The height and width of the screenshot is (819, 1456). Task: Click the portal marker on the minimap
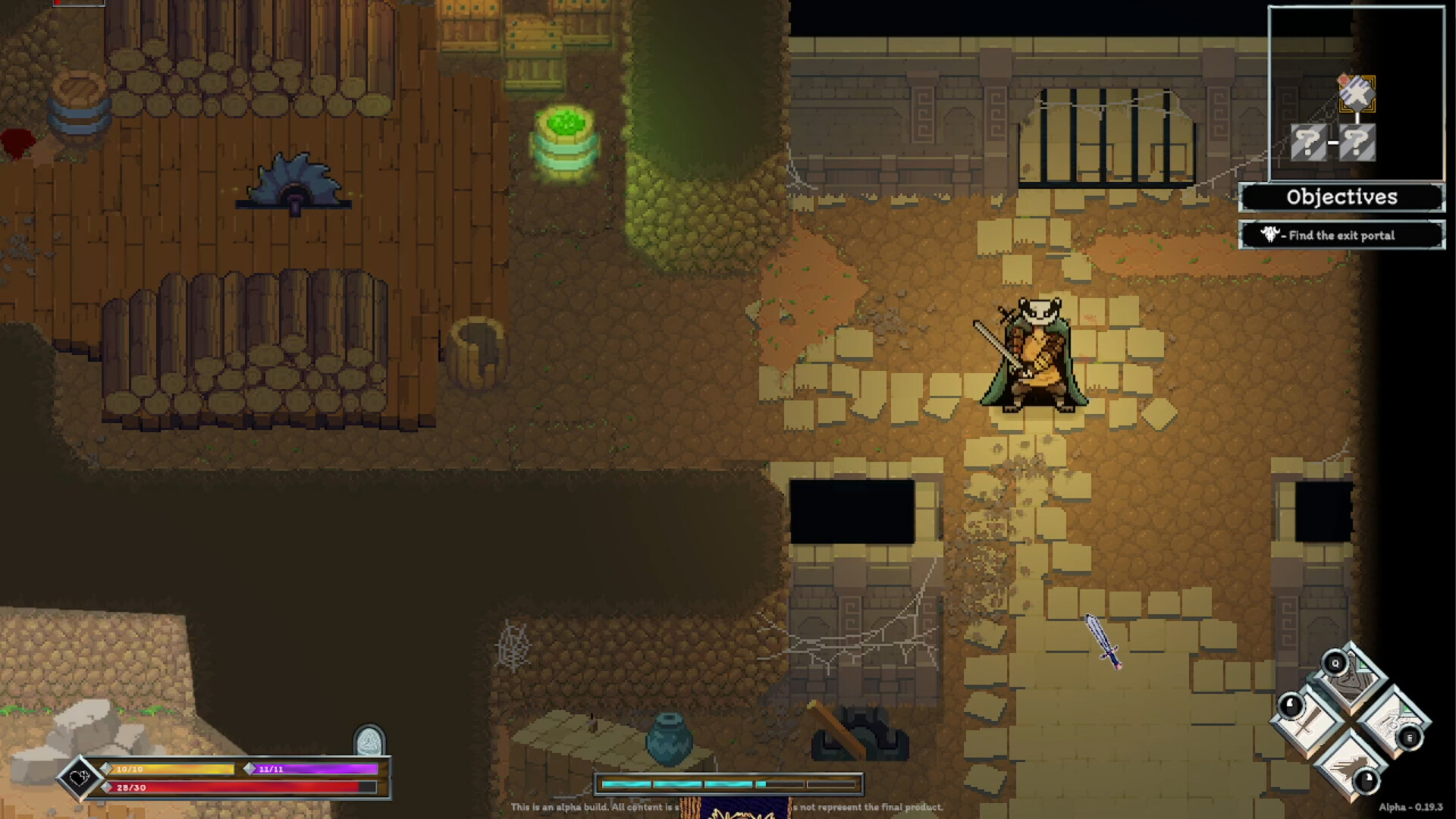(1357, 93)
